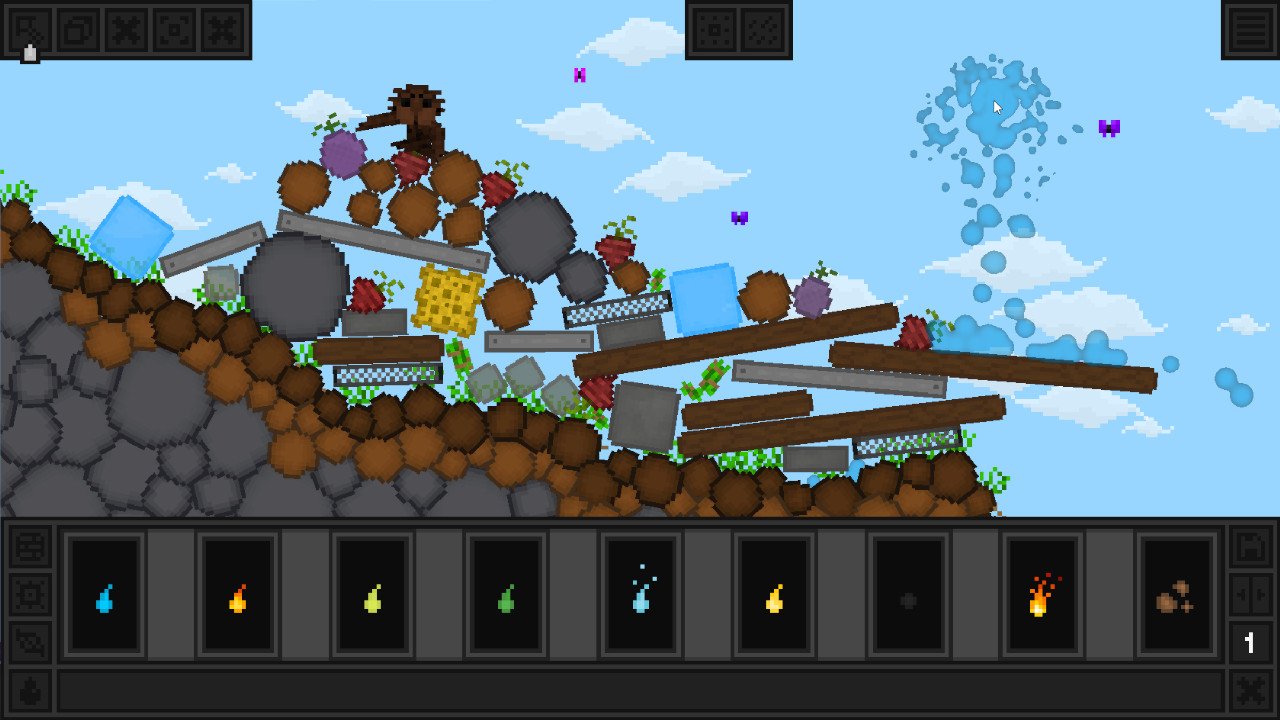Select the yellow droplet element
Image resolution: width=1280 pixels, height=720 pixels.
point(774,598)
